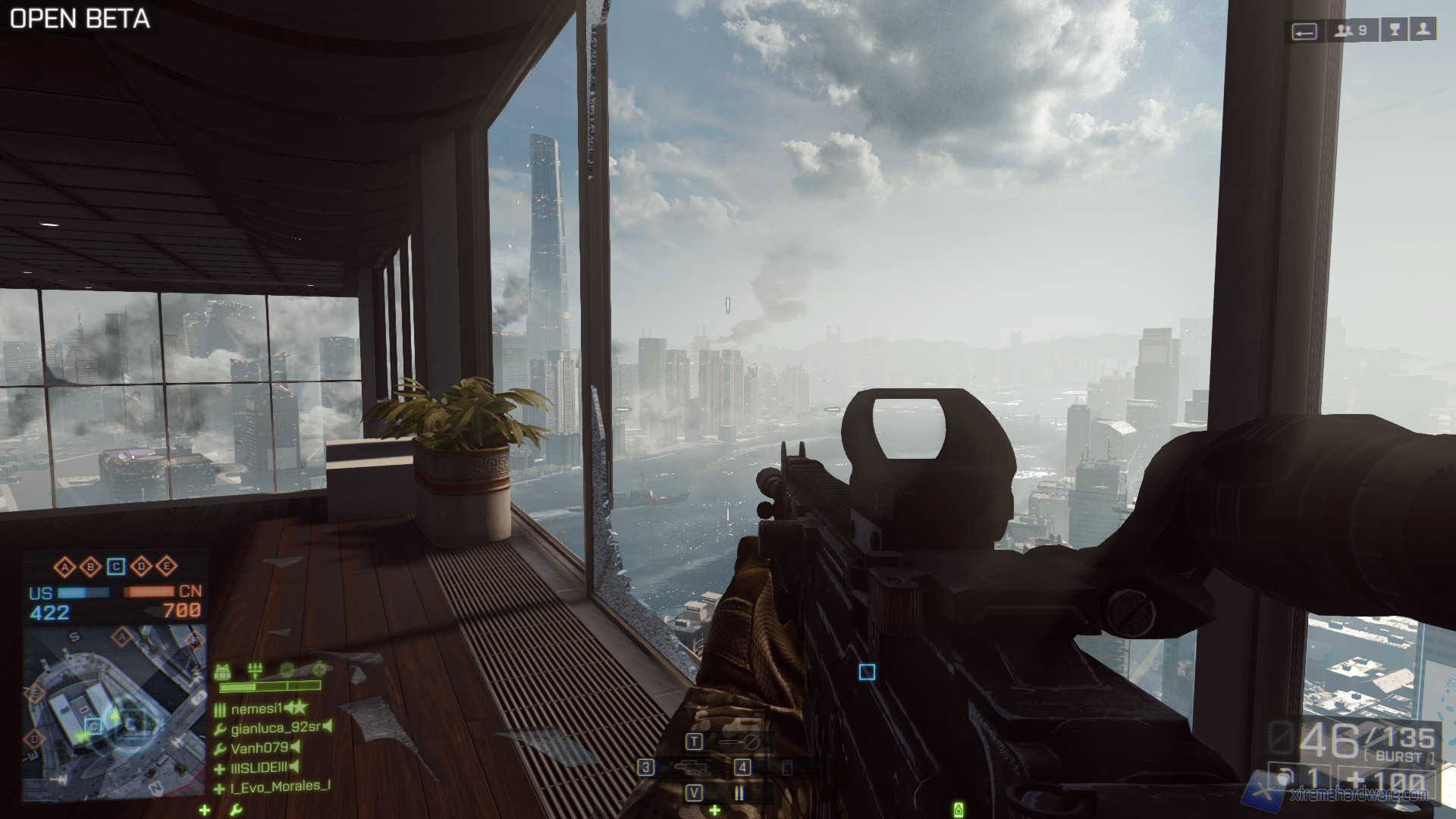The height and width of the screenshot is (819, 1456).
Task: Select capture point D diamond in objective row
Action: pos(141,566)
